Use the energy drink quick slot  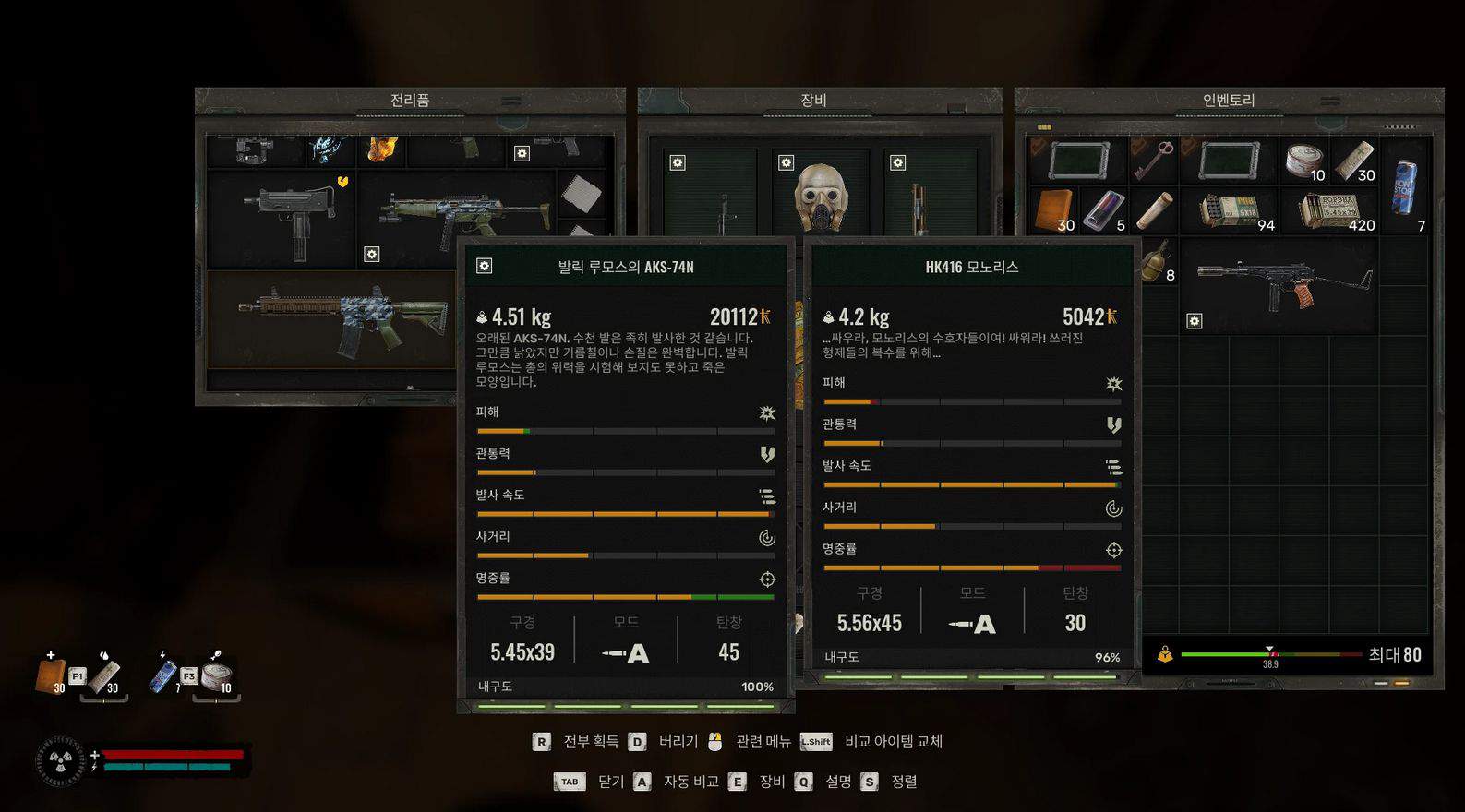click(x=163, y=675)
